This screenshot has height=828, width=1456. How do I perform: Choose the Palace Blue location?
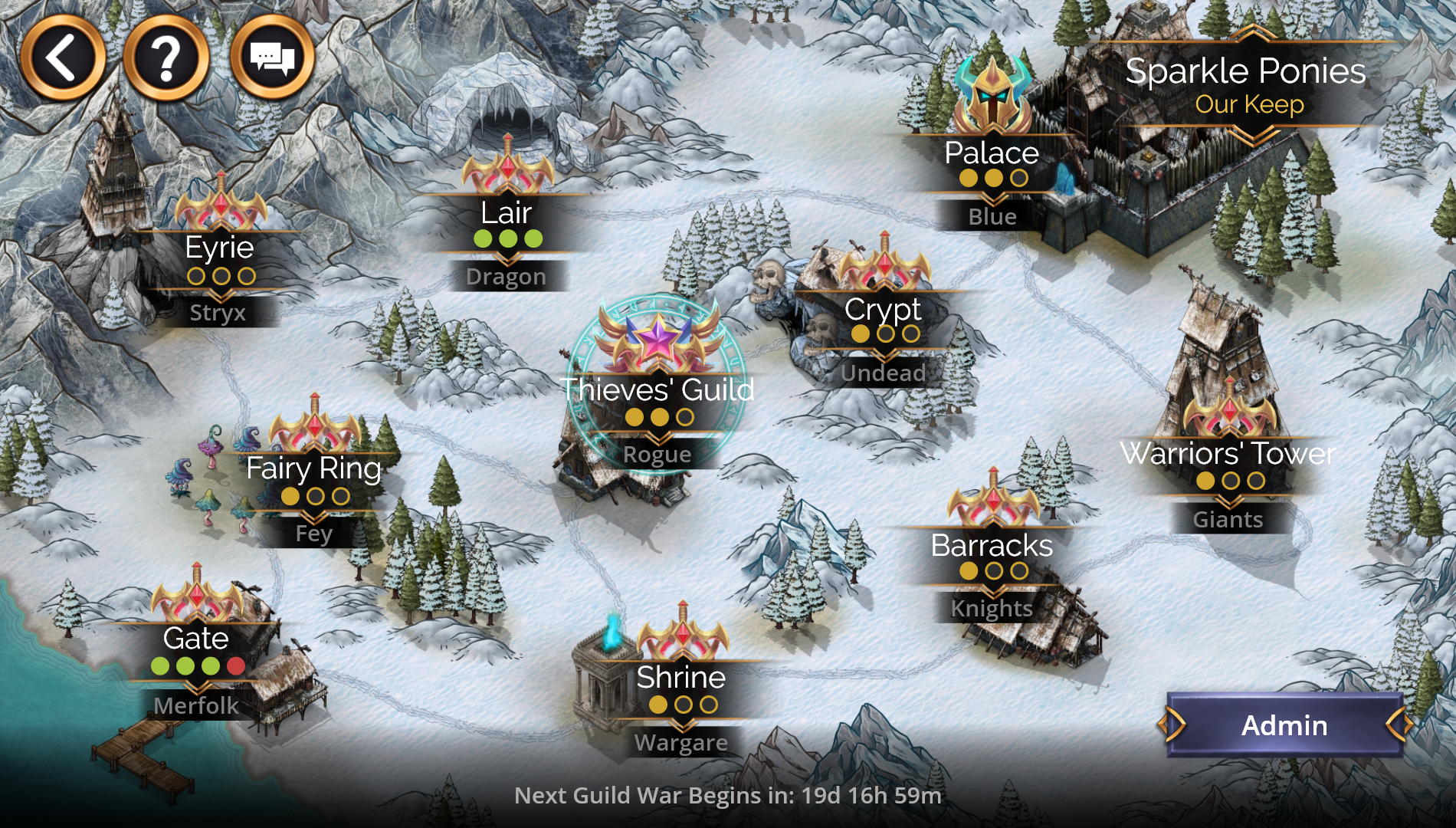[x=992, y=154]
